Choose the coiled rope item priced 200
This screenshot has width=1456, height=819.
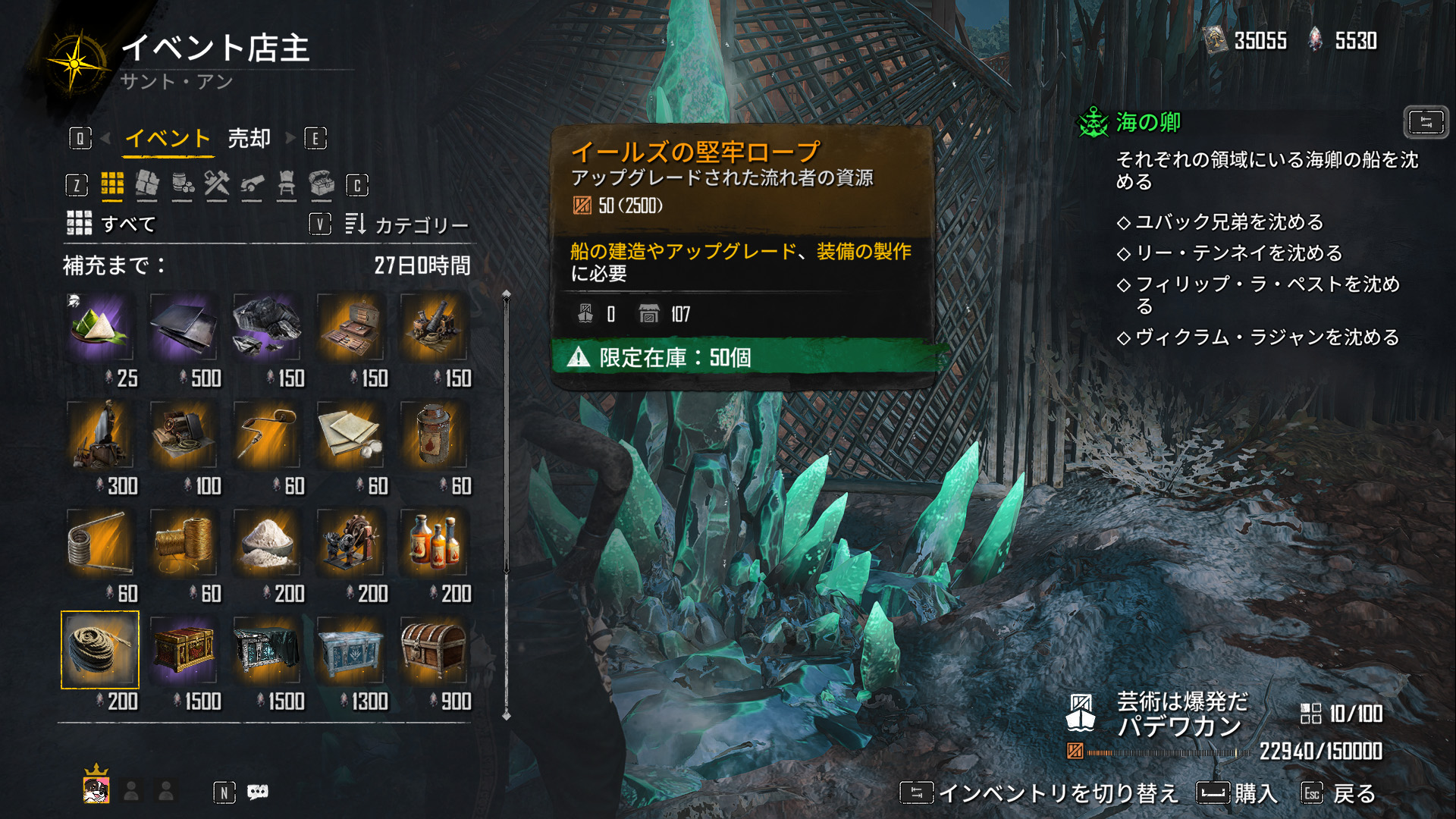[x=100, y=650]
